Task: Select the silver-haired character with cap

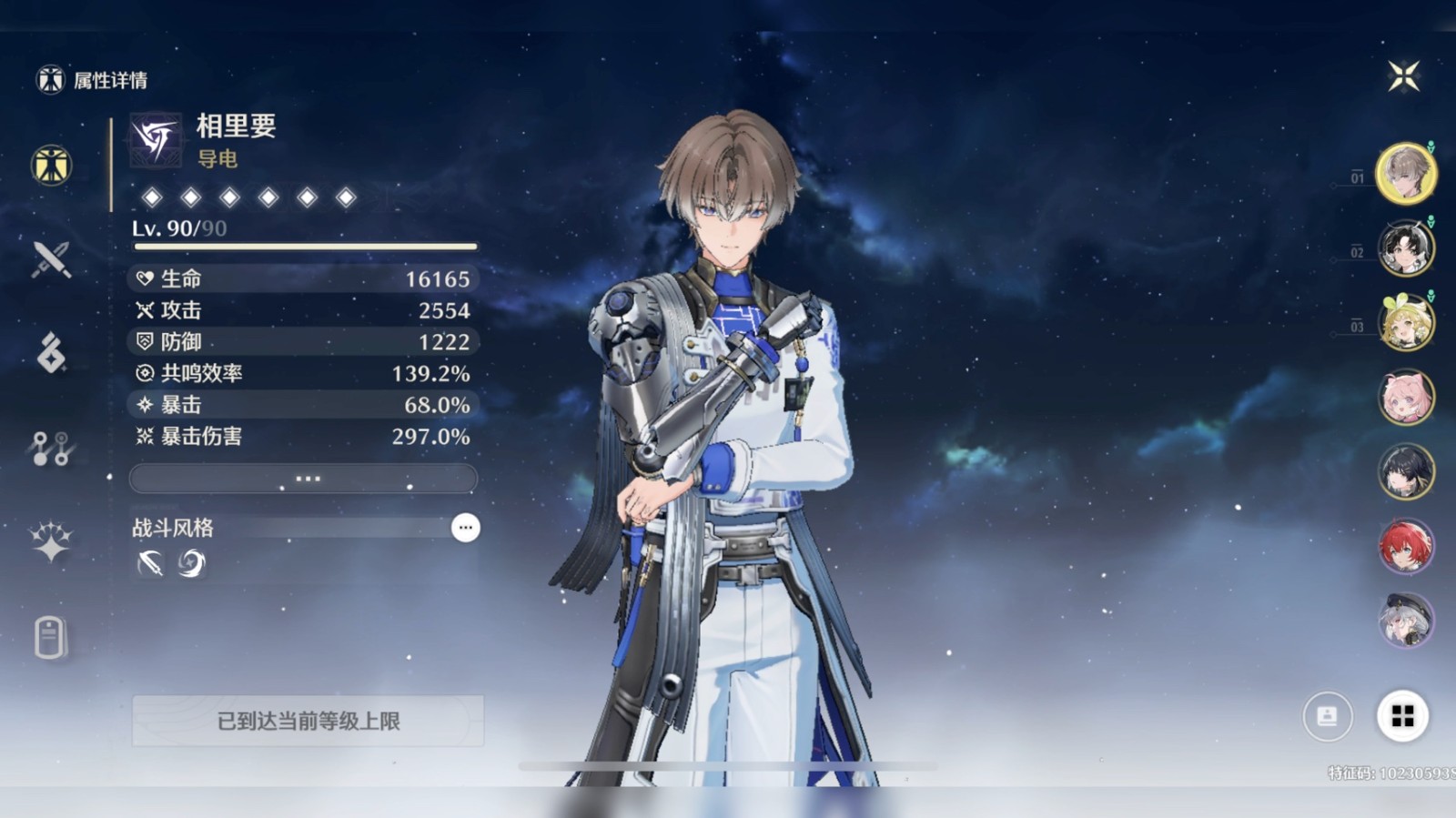Action: click(1405, 621)
